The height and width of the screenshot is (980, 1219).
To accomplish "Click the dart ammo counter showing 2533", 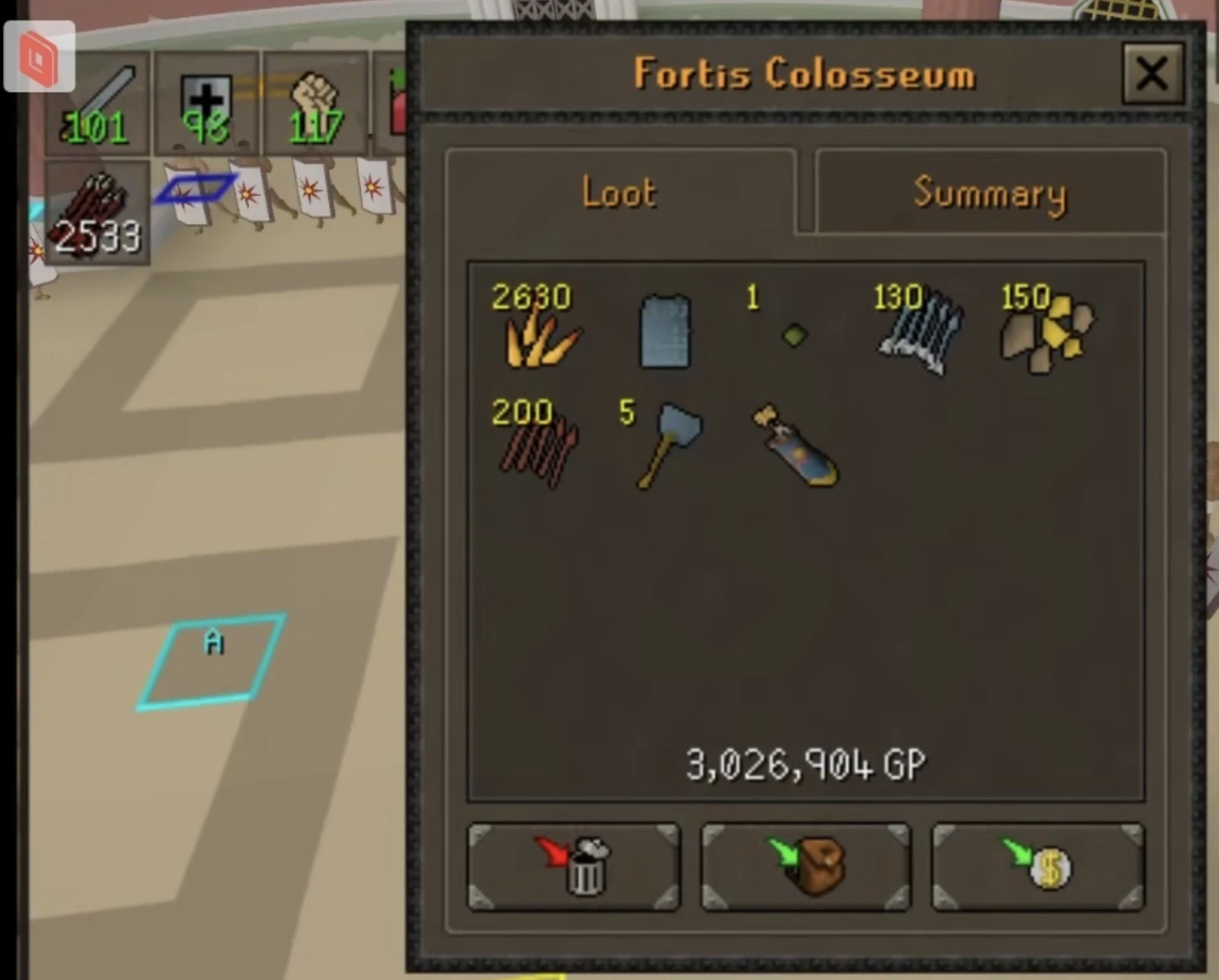I will pyautogui.click(x=96, y=212).
